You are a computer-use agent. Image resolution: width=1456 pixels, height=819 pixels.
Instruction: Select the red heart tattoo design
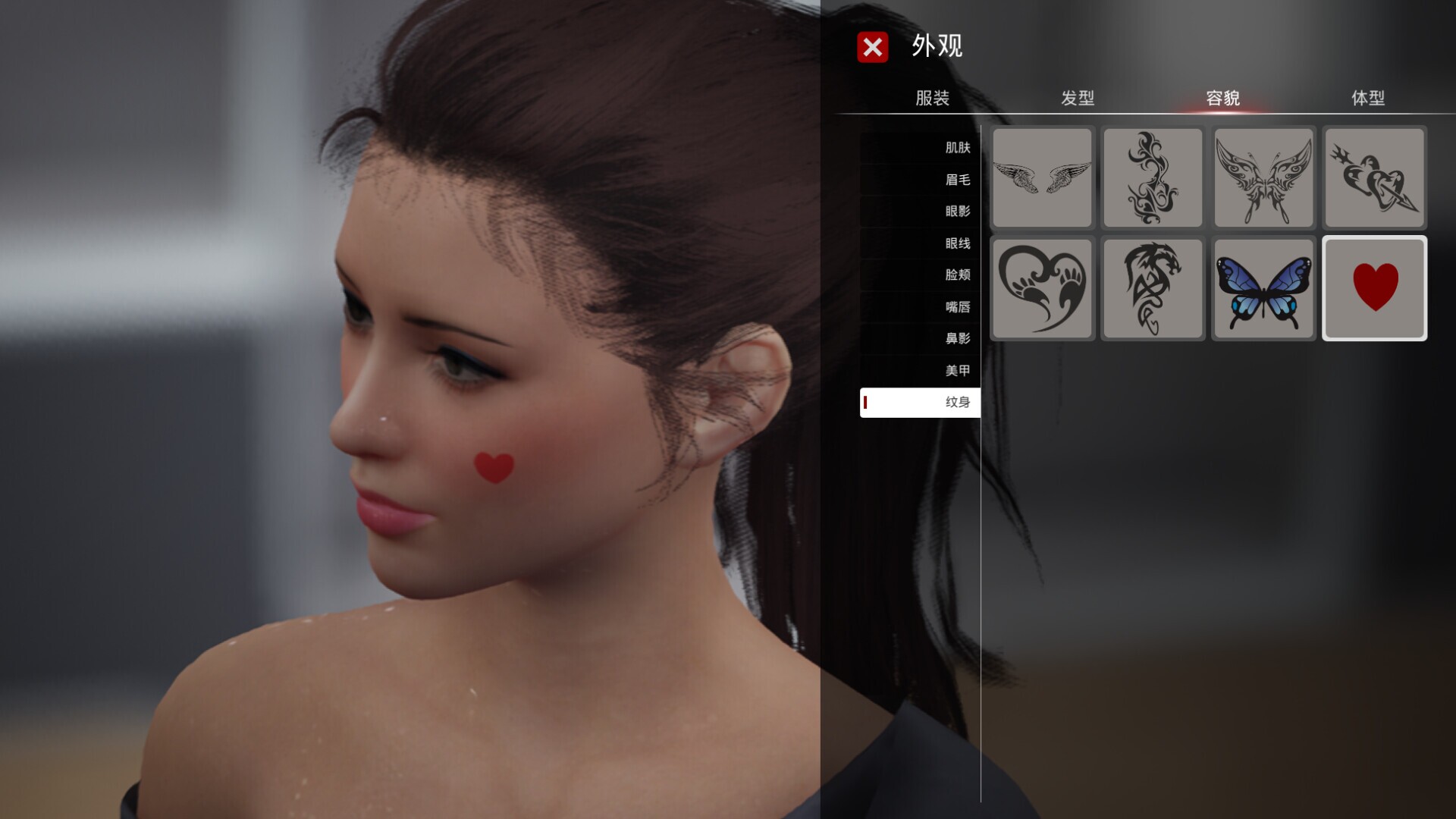pyautogui.click(x=1374, y=289)
